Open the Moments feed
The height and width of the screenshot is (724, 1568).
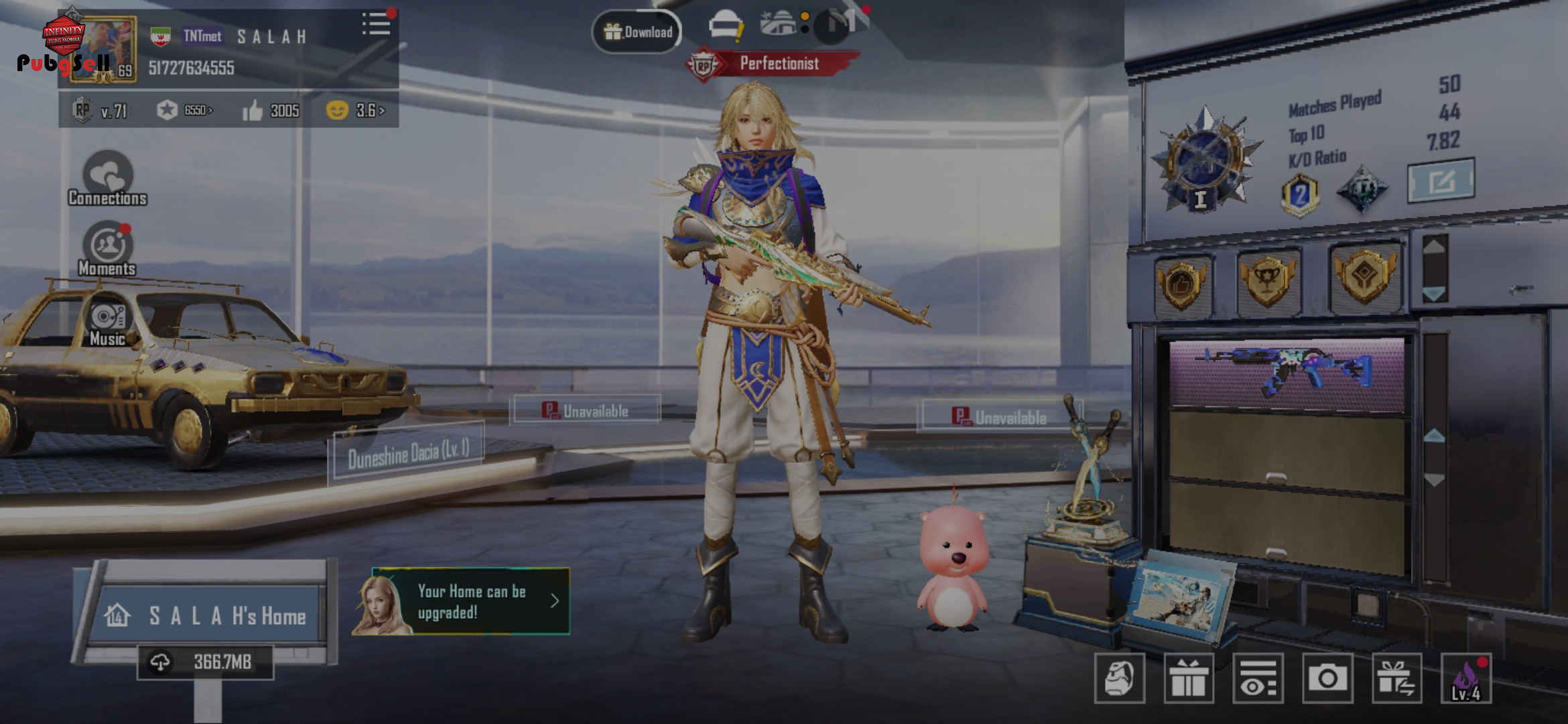(107, 249)
